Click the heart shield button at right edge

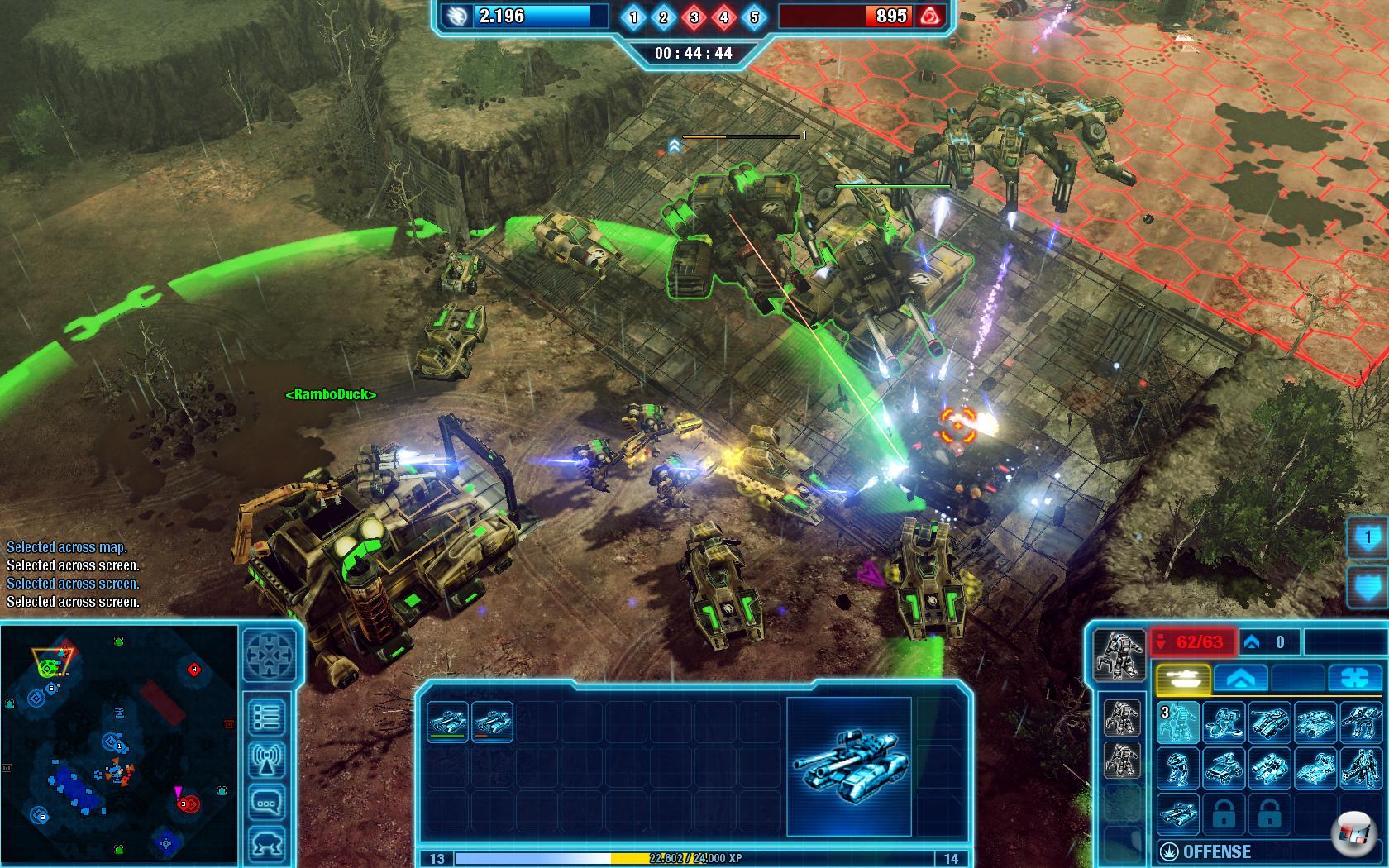1368,587
